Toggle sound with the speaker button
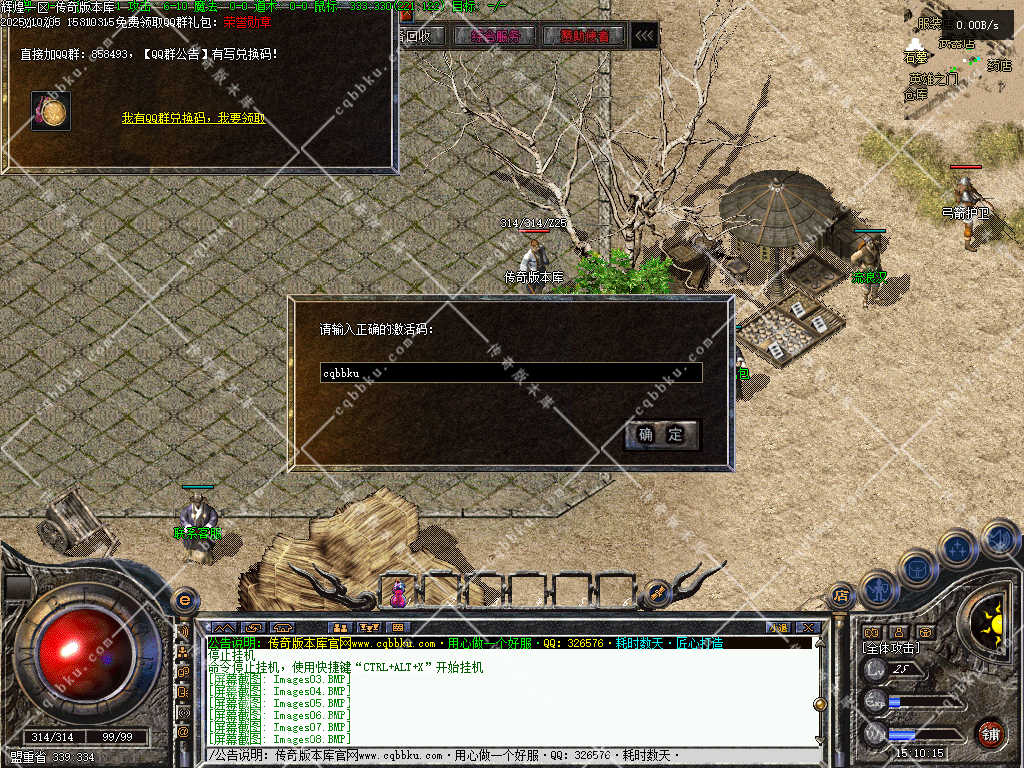Screen dimensions: 1024x768 (999, 540)
